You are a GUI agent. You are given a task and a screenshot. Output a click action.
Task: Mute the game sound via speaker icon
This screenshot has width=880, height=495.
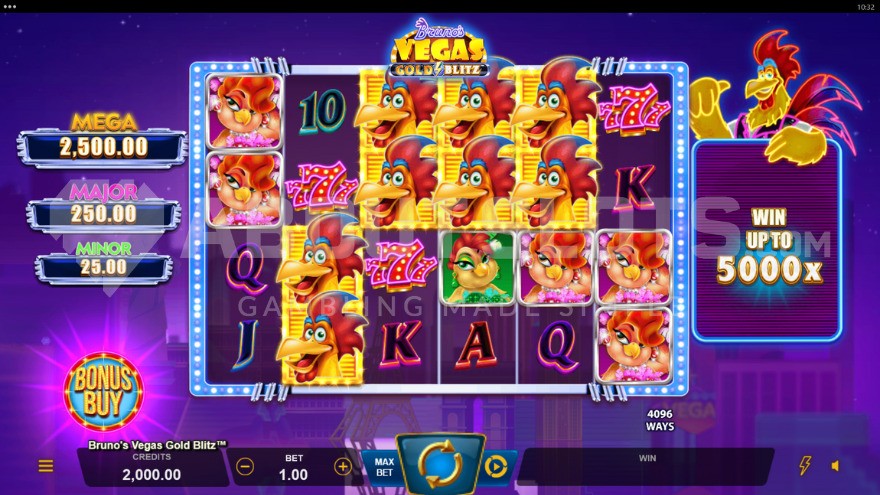point(836,466)
